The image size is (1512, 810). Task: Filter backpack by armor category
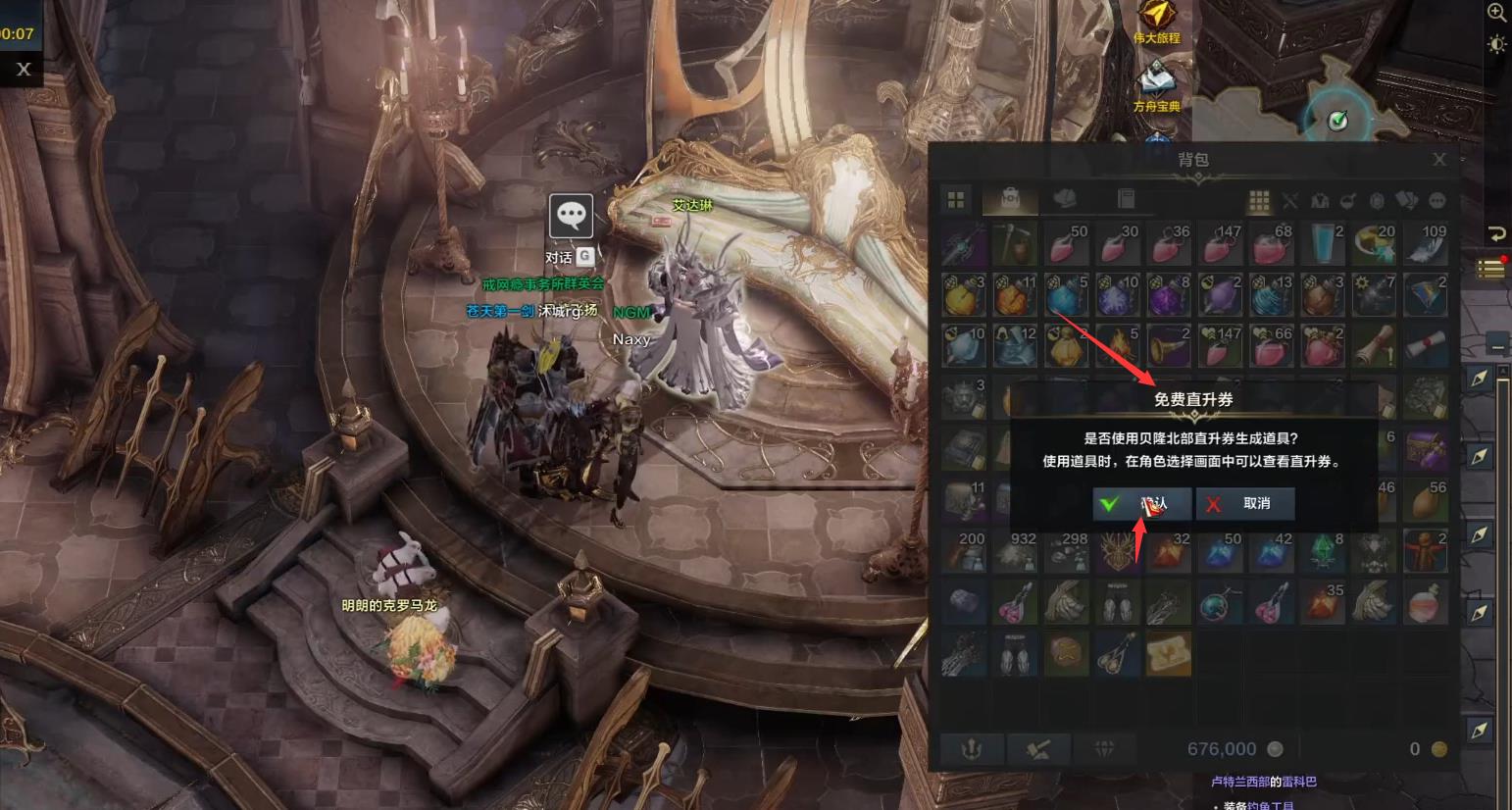1319,201
